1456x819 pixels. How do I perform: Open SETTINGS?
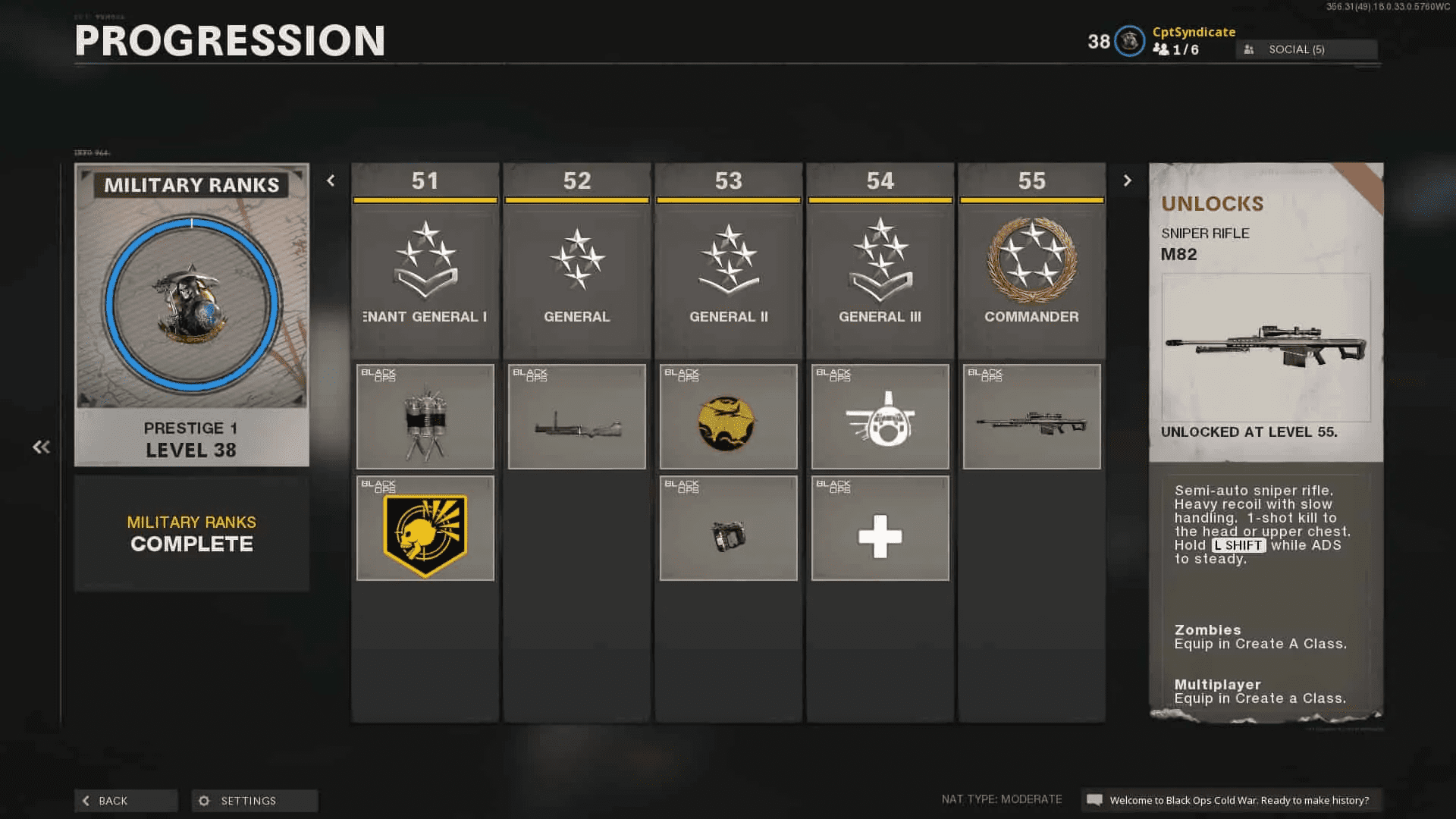pos(254,800)
